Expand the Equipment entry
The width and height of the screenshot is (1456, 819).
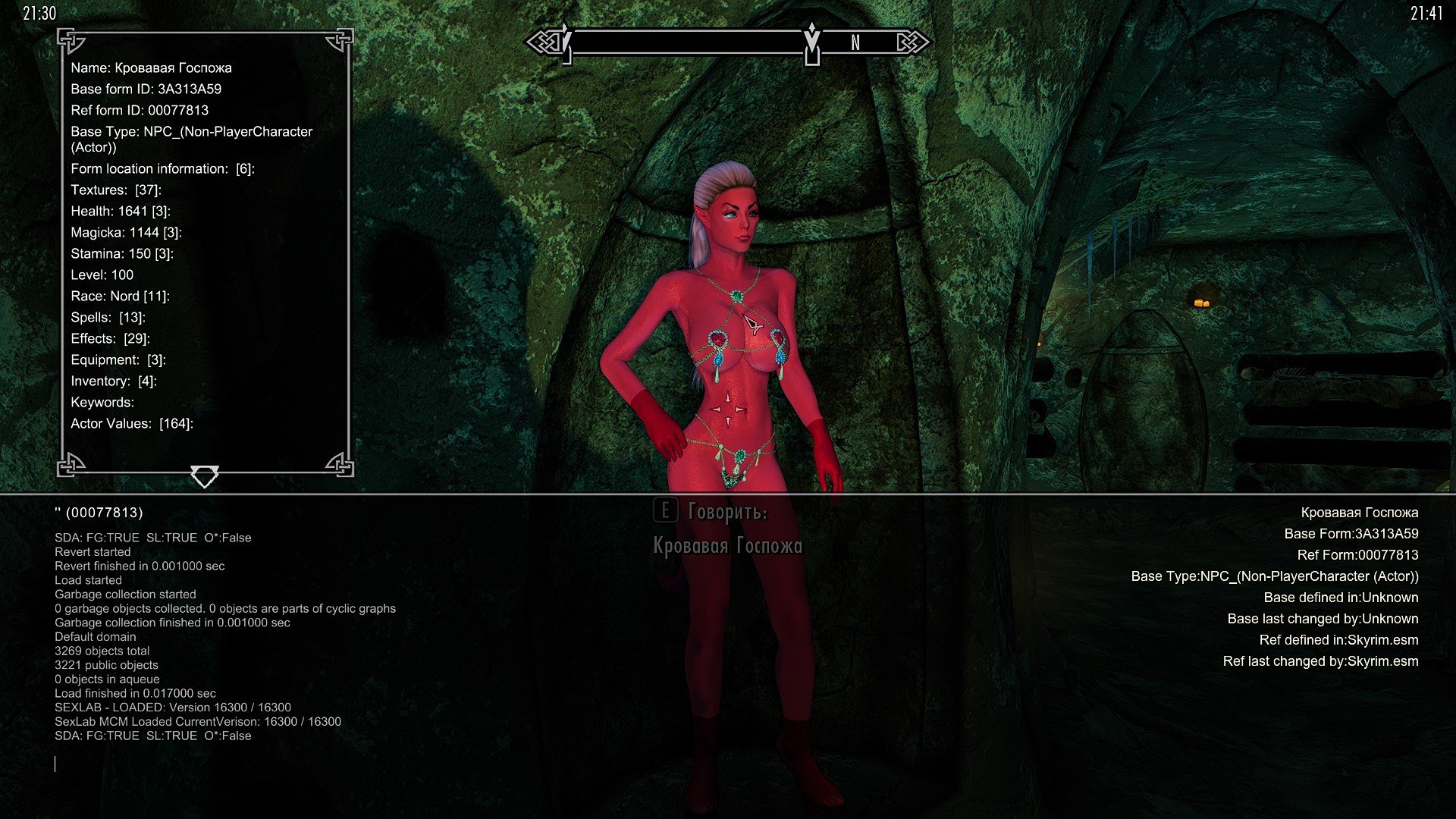118,359
